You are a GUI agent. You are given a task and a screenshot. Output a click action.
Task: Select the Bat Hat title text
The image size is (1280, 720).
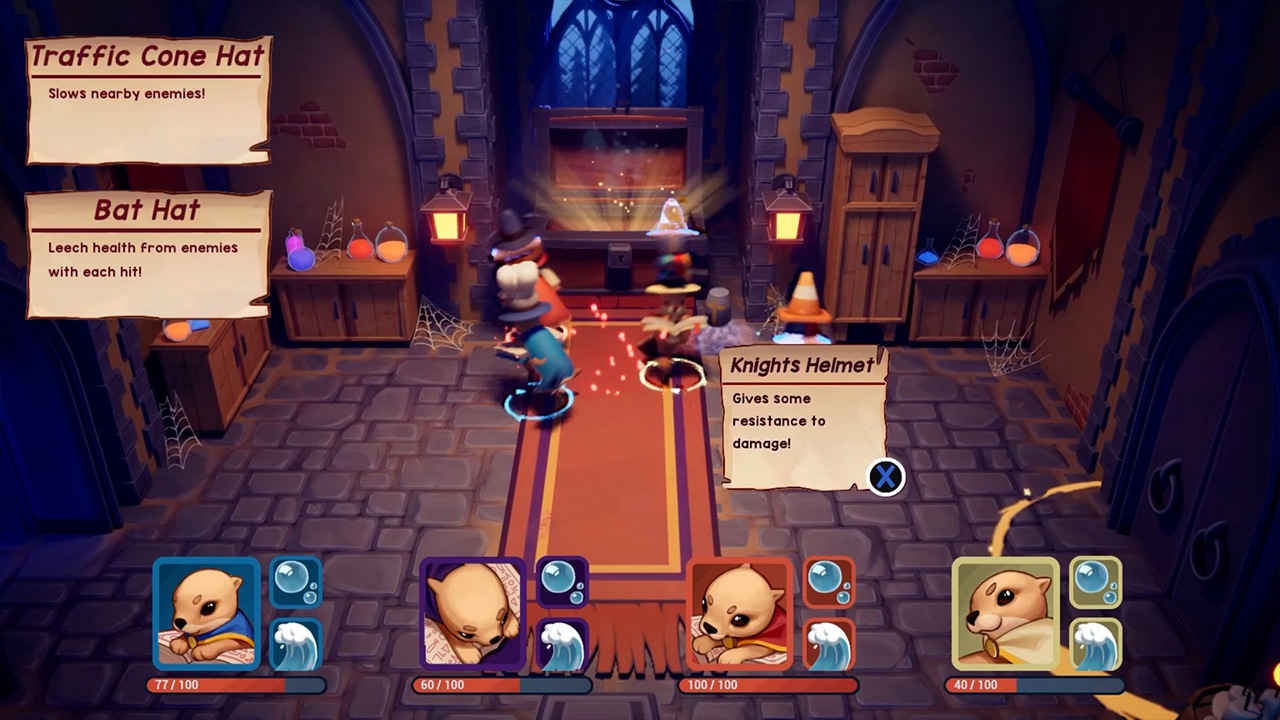click(147, 211)
